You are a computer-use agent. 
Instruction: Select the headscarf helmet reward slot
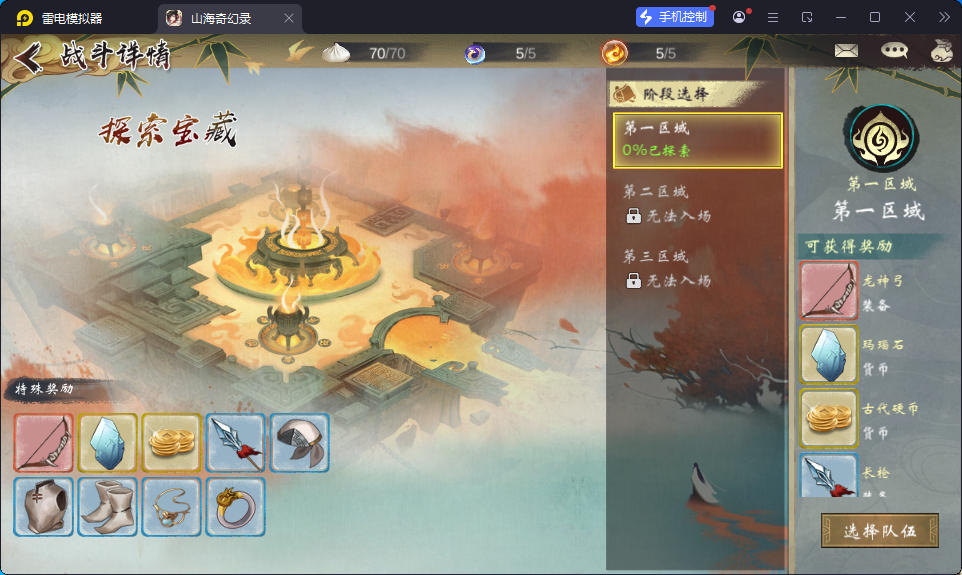tap(300, 443)
